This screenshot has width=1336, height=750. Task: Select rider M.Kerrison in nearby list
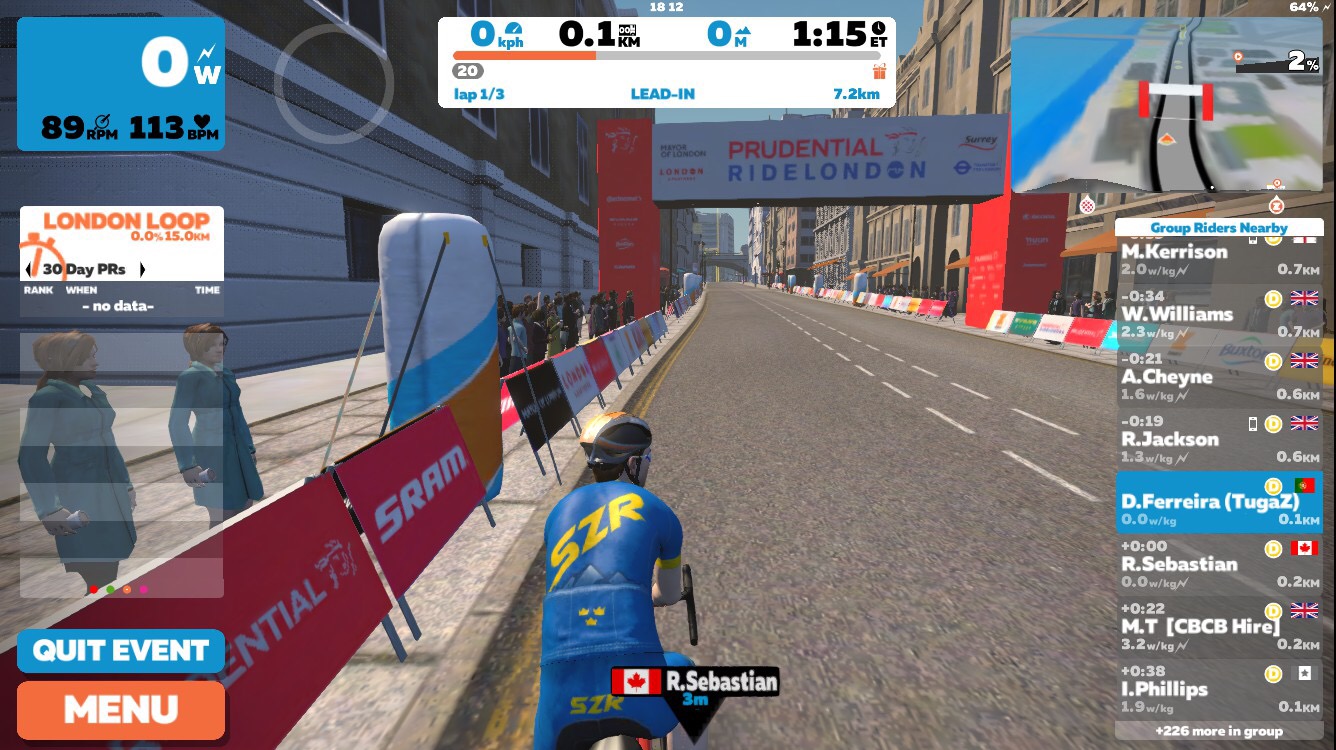1218,254
